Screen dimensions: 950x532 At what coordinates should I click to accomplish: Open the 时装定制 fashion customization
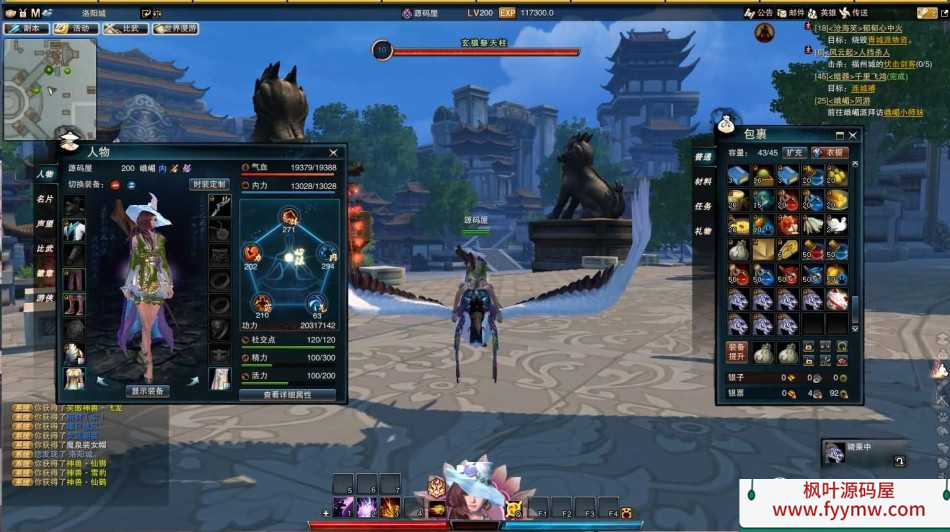(209, 184)
